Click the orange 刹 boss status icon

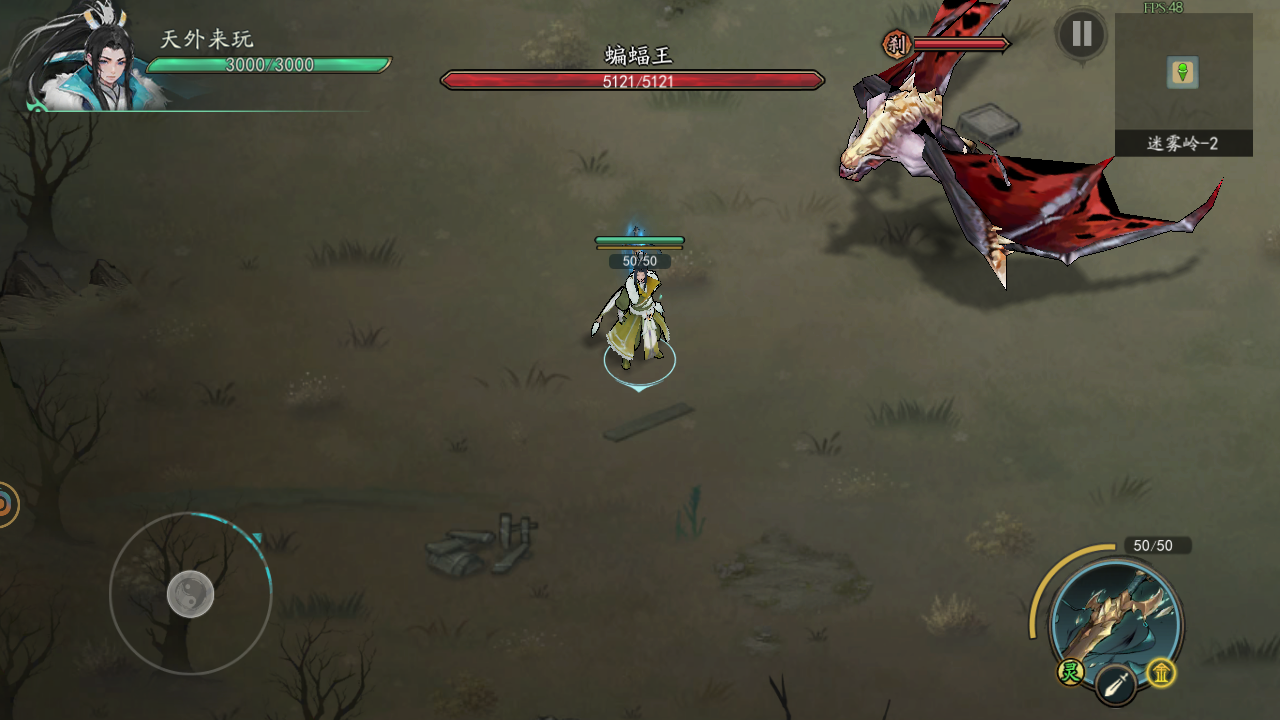pos(895,44)
